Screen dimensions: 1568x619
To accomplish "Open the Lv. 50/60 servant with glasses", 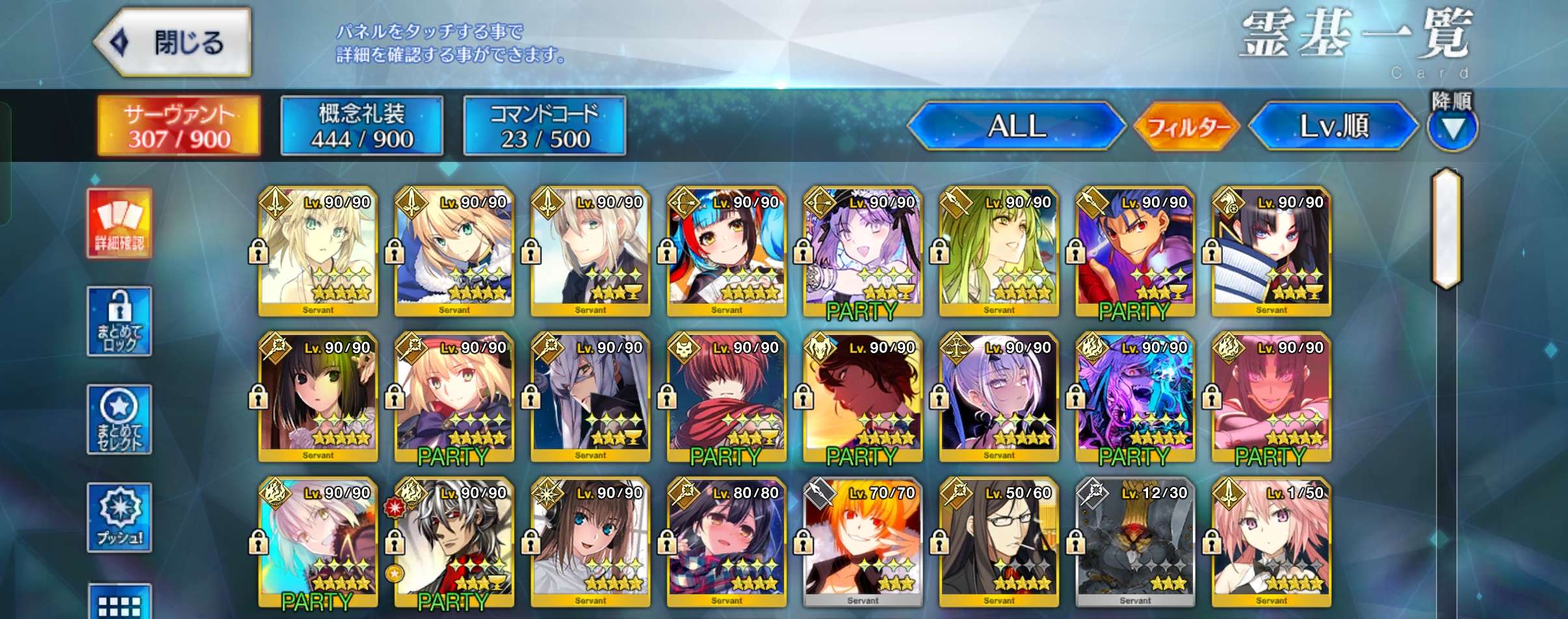I will click(x=999, y=544).
